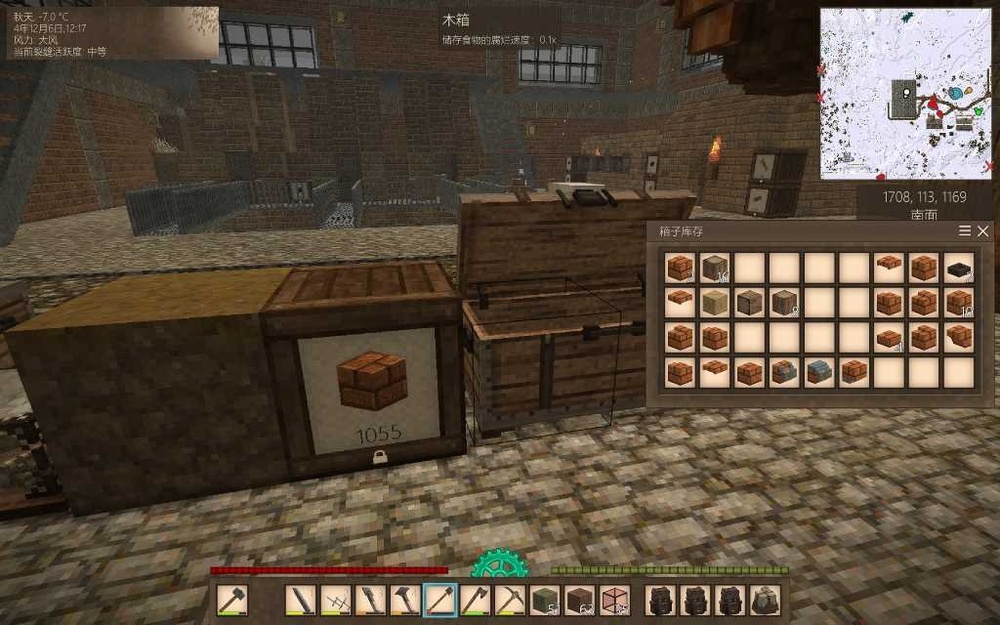
Task: Grab the chest block stack of 16
Action: click(x=716, y=268)
